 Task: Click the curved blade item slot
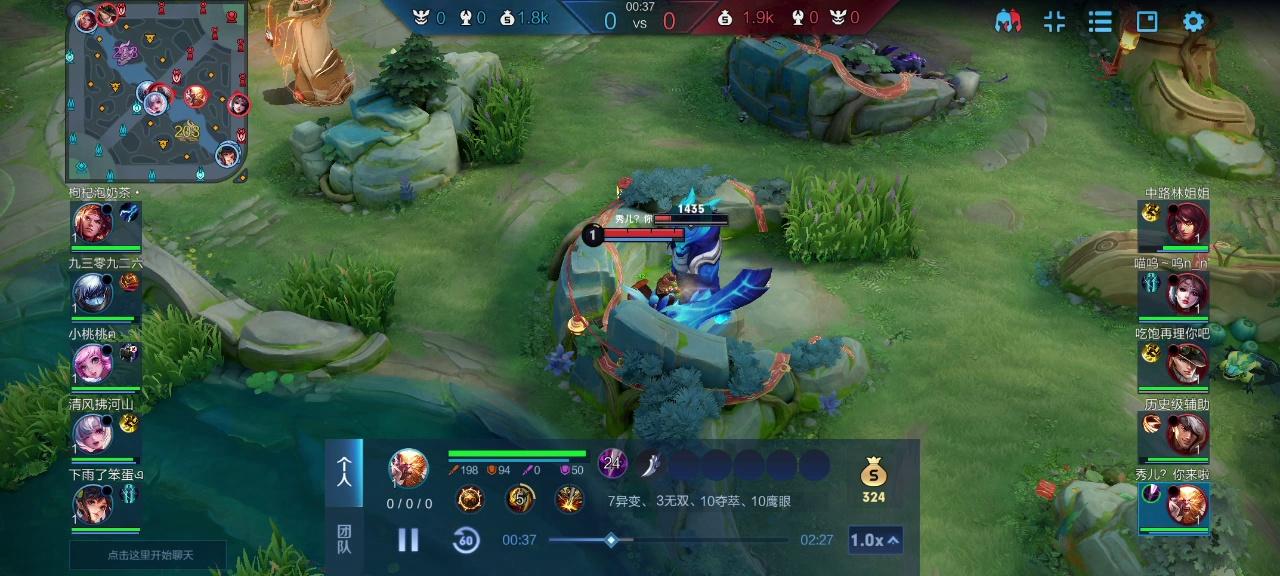(x=651, y=464)
